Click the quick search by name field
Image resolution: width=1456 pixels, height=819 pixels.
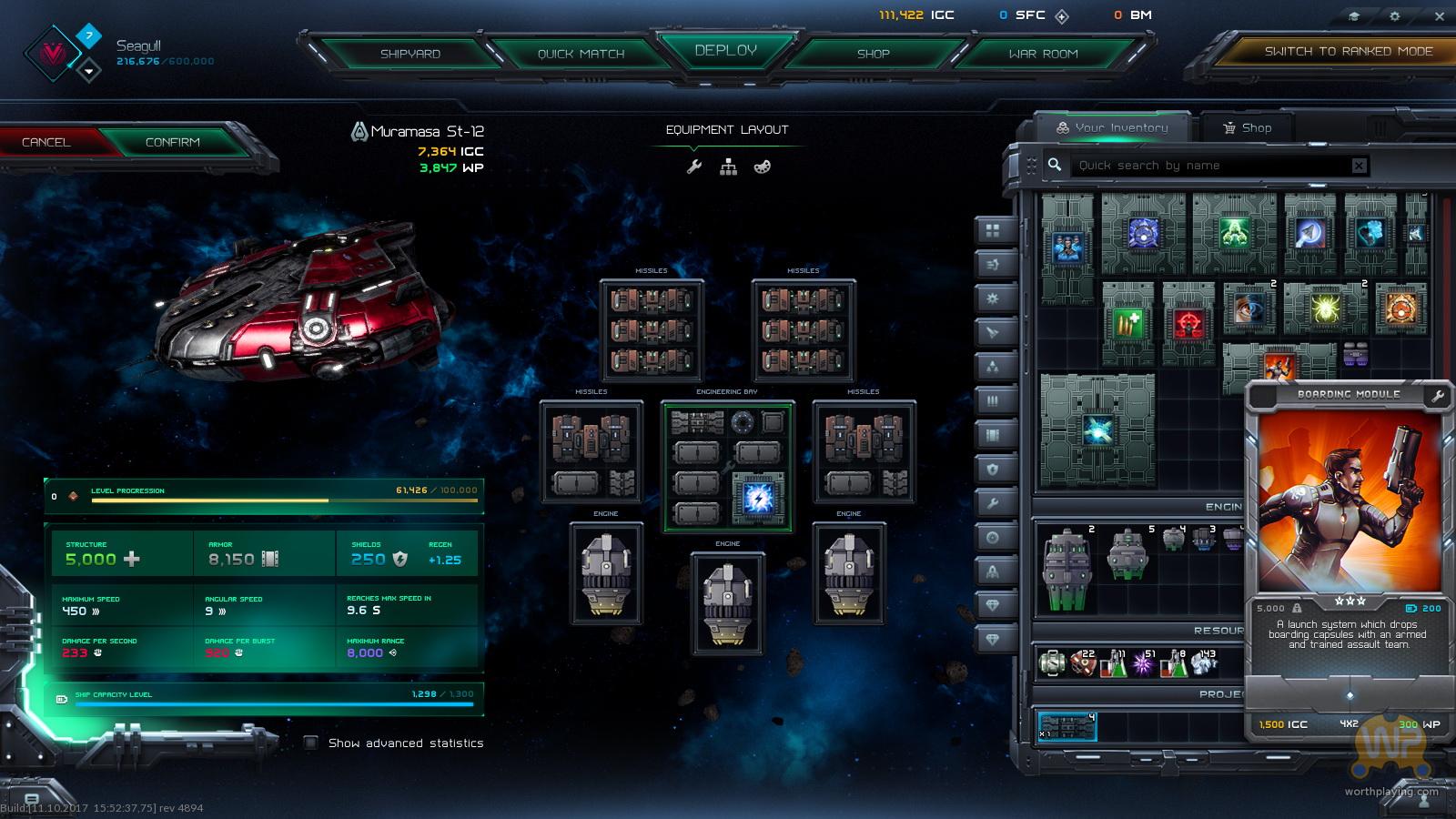1210,166
